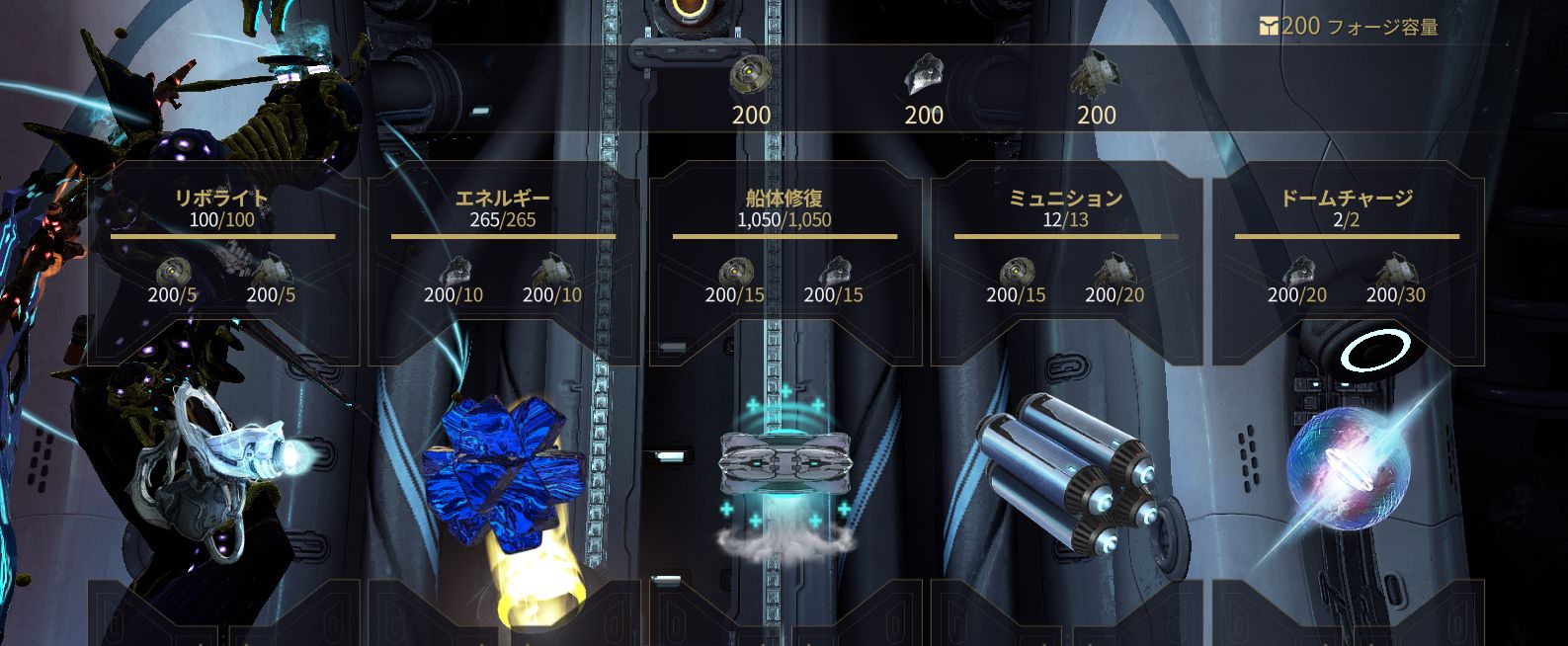Choose the エネルギー forge card

tap(503, 267)
